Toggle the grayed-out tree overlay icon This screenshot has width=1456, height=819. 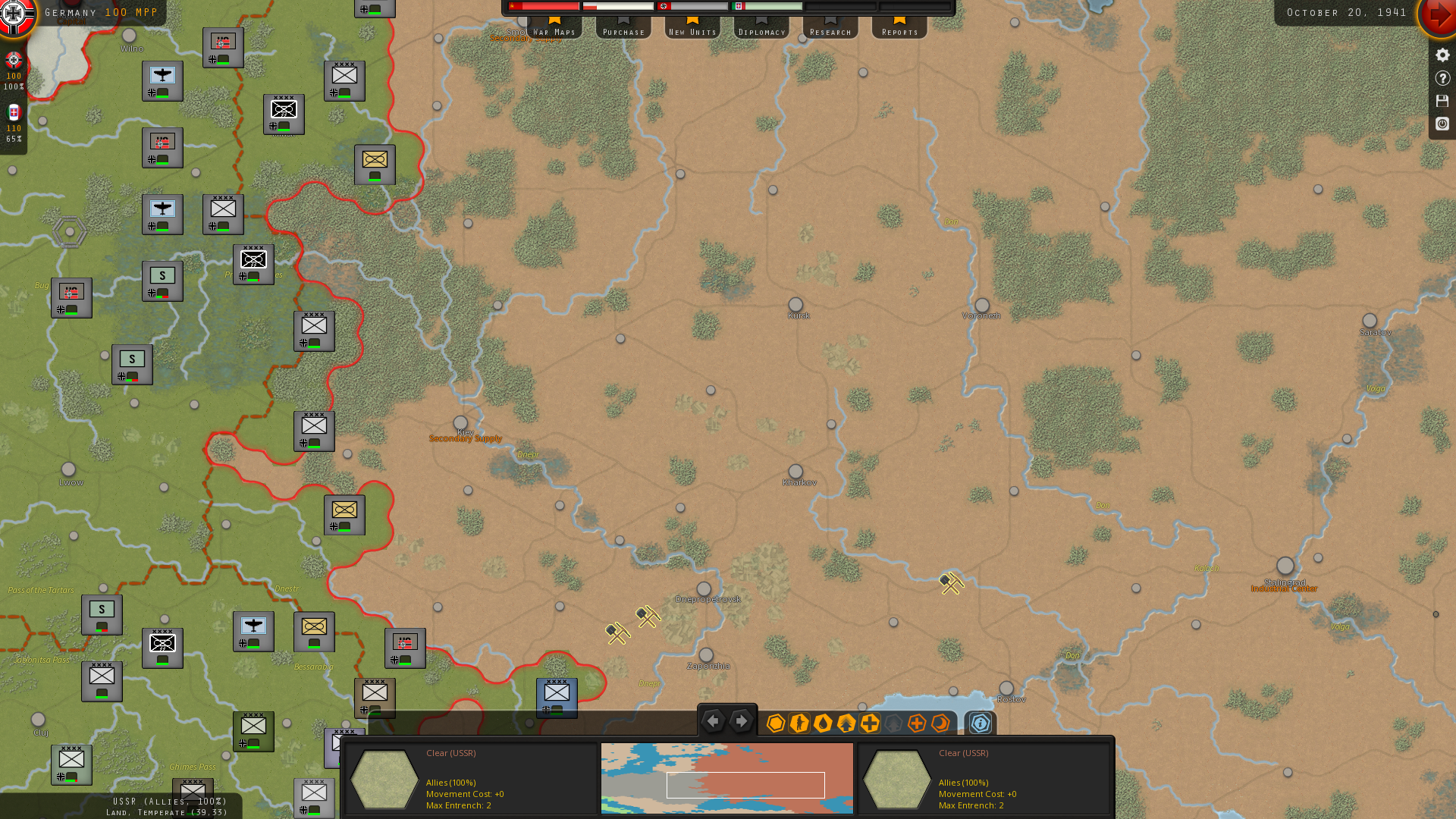(x=893, y=723)
